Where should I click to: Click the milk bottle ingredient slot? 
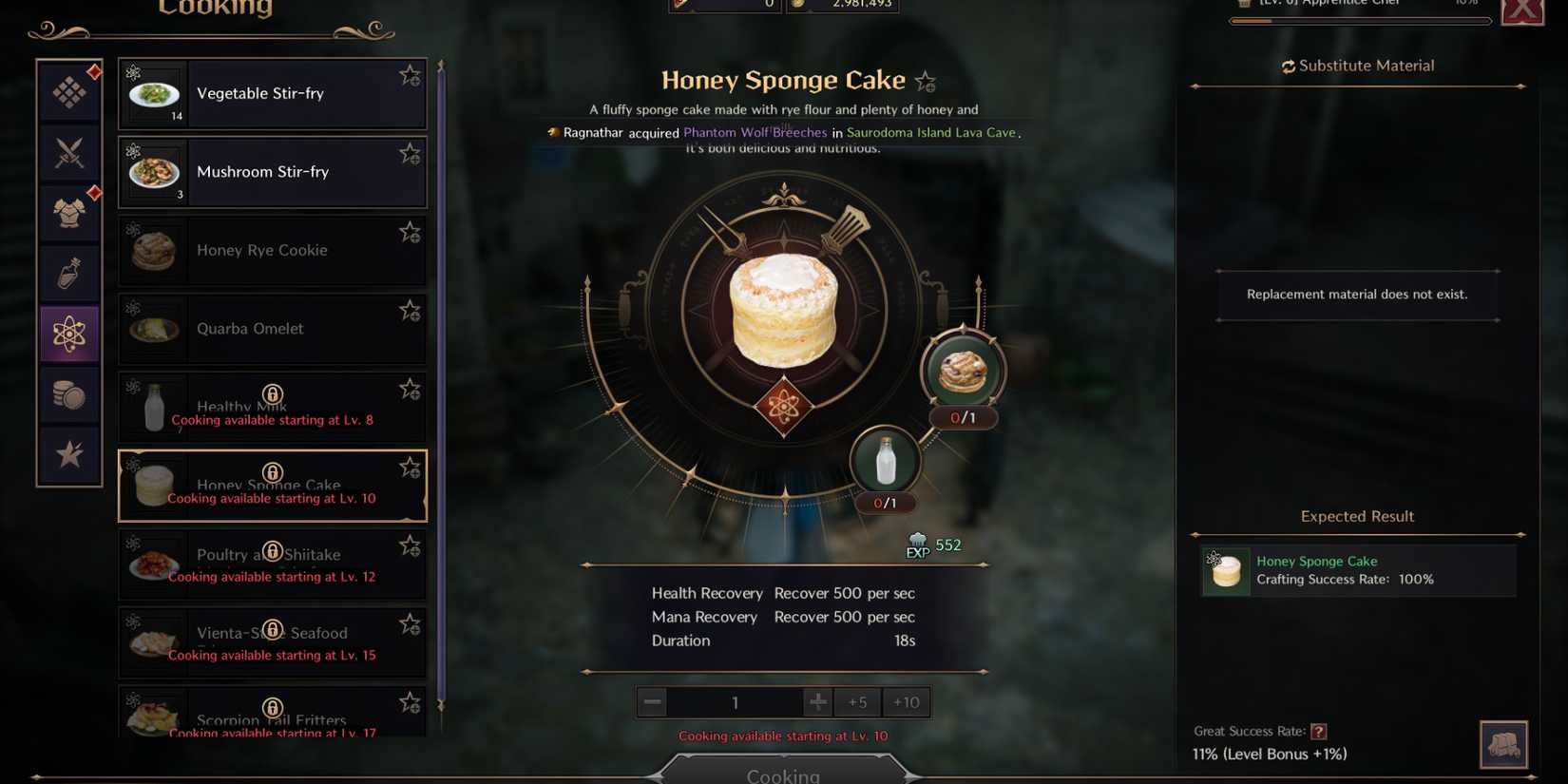(x=885, y=460)
